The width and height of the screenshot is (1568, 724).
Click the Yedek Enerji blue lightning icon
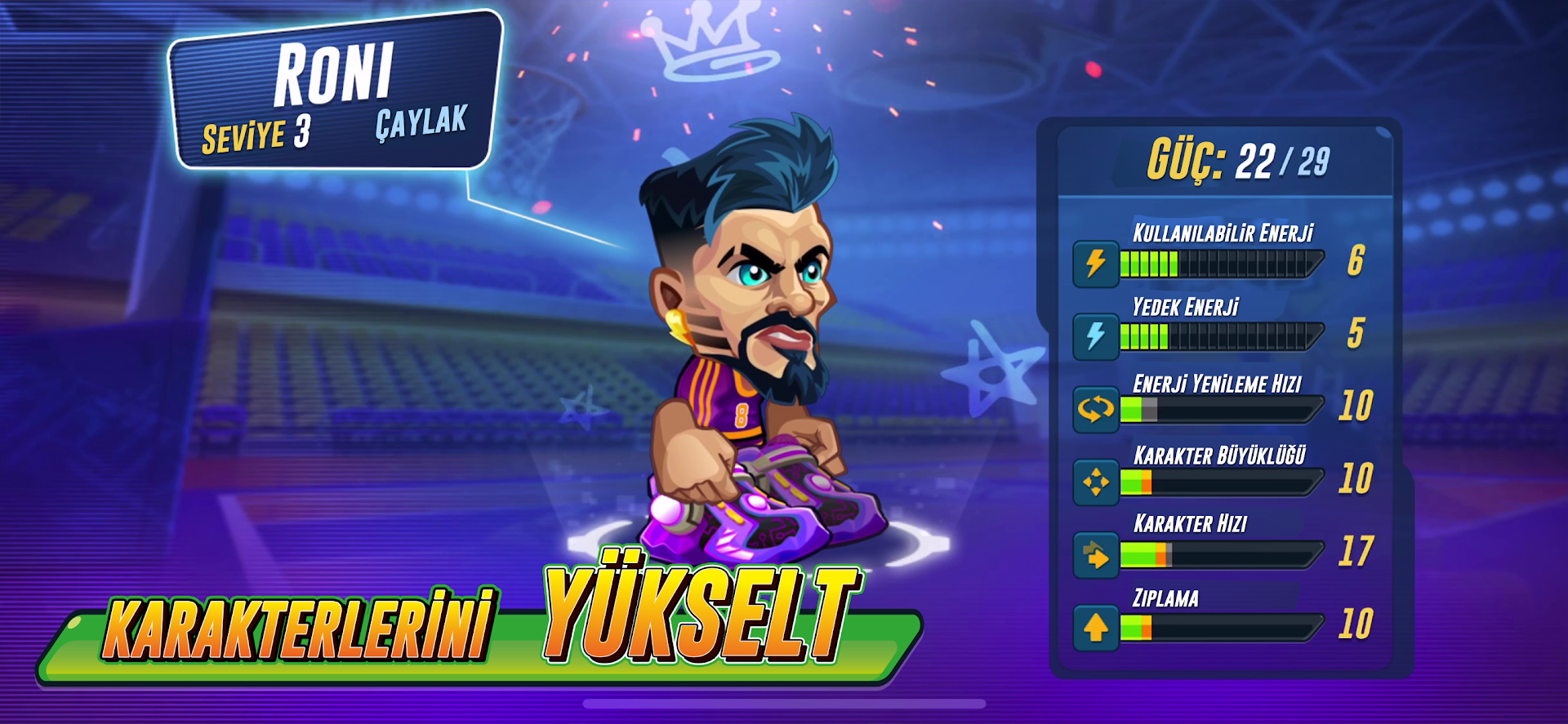(x=1095, y=333)
